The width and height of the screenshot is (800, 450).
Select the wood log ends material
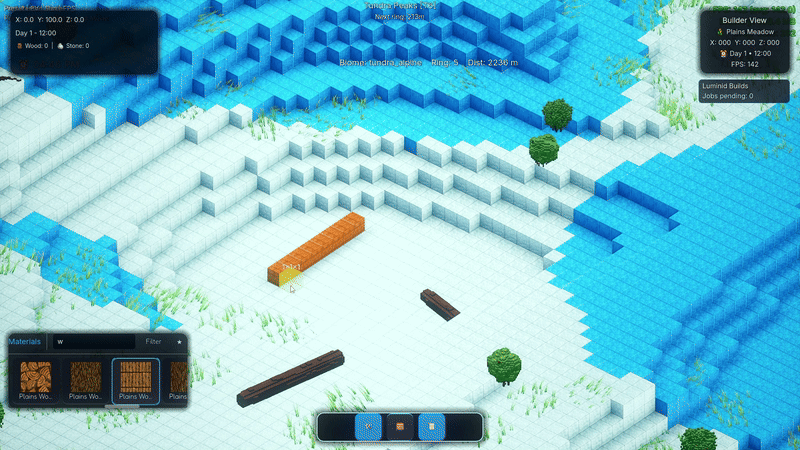pyautogui.click(x=36, y=378)
